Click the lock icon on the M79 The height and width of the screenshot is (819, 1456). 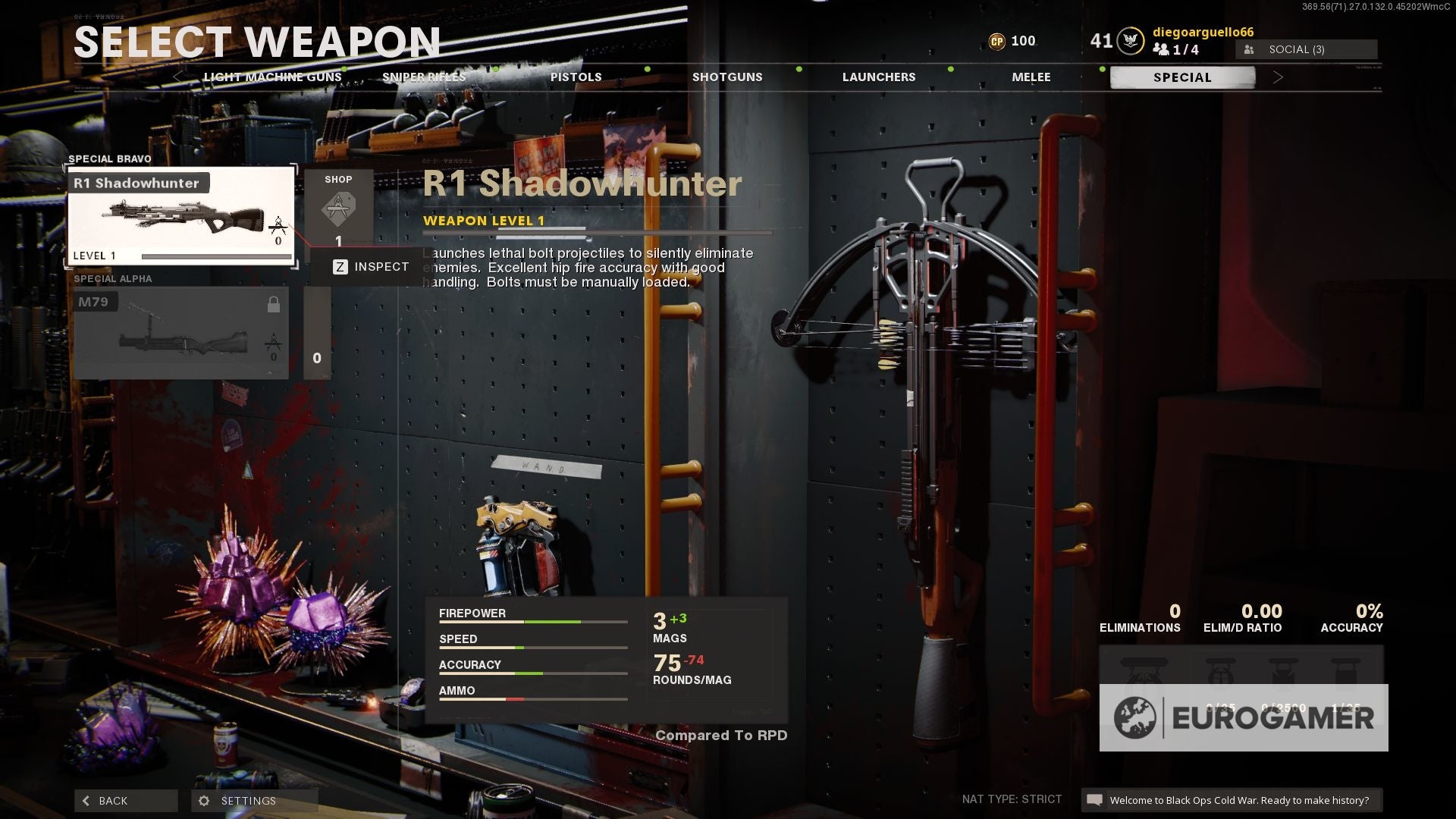(x=275, y=303)
